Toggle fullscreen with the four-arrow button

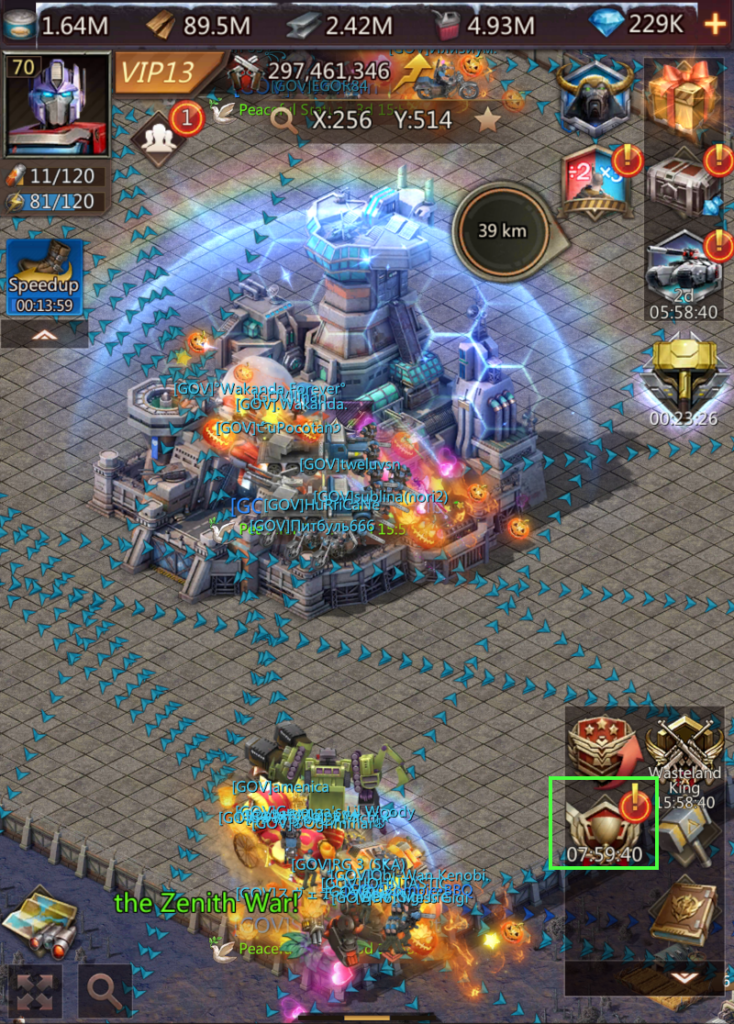coord(33,992)
